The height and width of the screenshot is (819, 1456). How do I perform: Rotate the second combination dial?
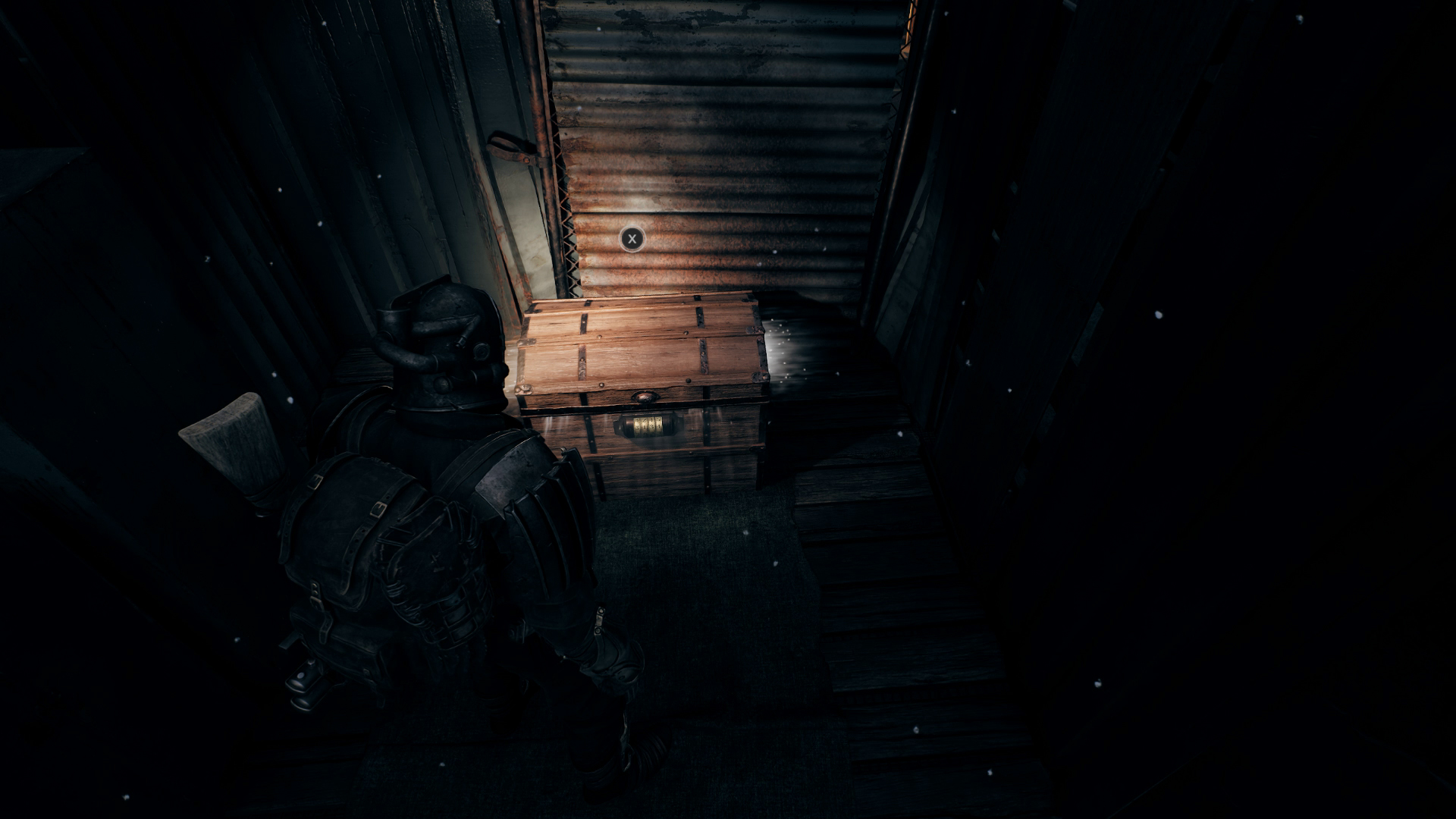point(643,425)
